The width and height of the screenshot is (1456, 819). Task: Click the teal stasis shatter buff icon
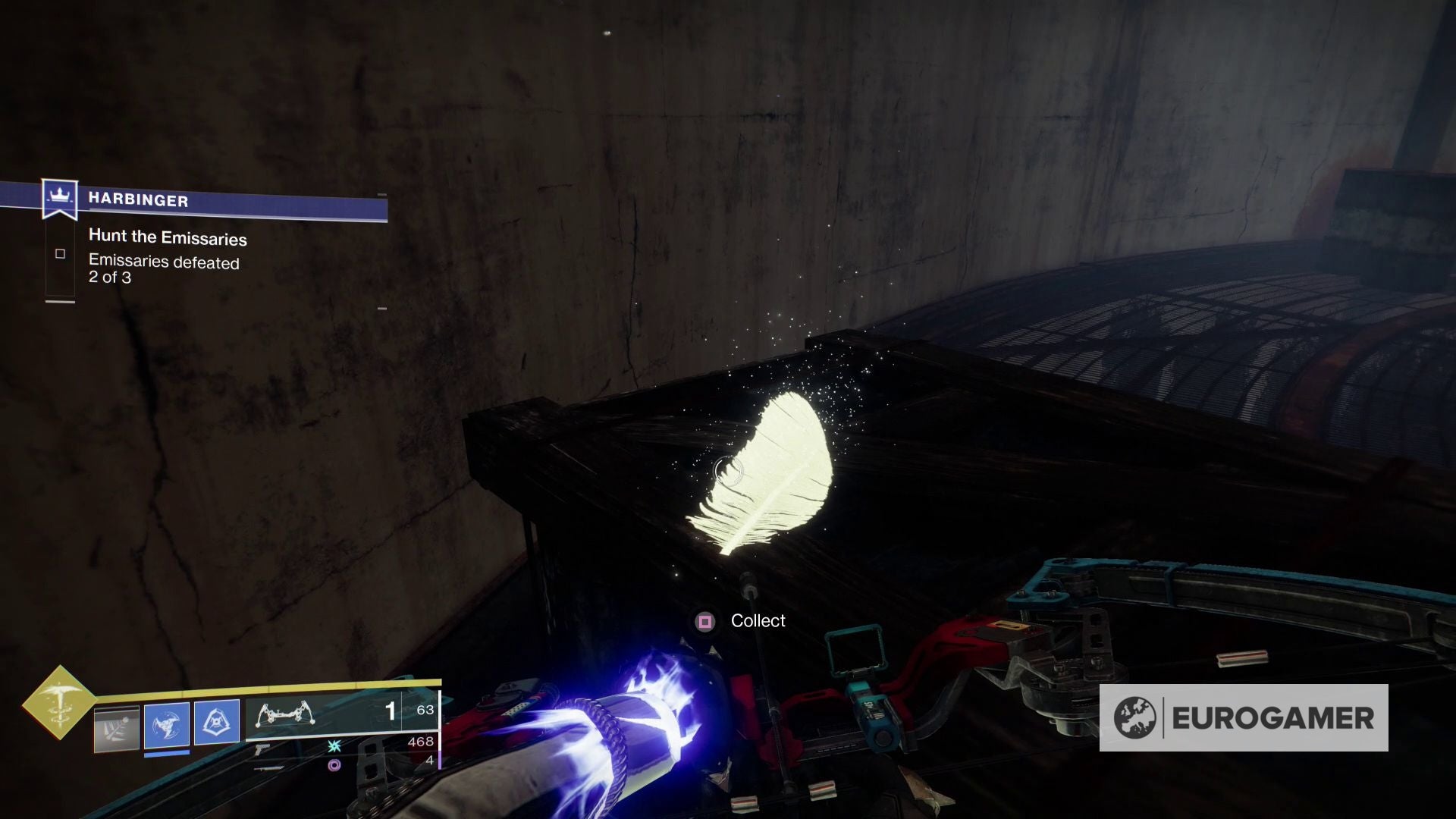[334, 748]
